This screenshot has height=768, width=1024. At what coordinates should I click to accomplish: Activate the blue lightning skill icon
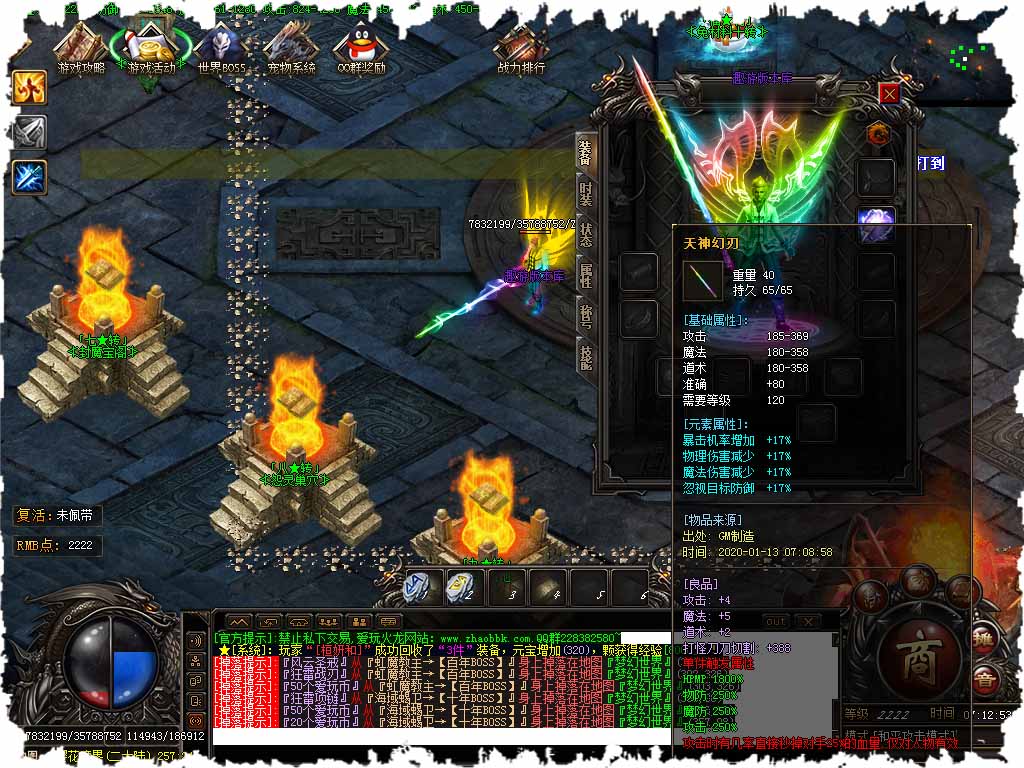[x=29, y=177]
